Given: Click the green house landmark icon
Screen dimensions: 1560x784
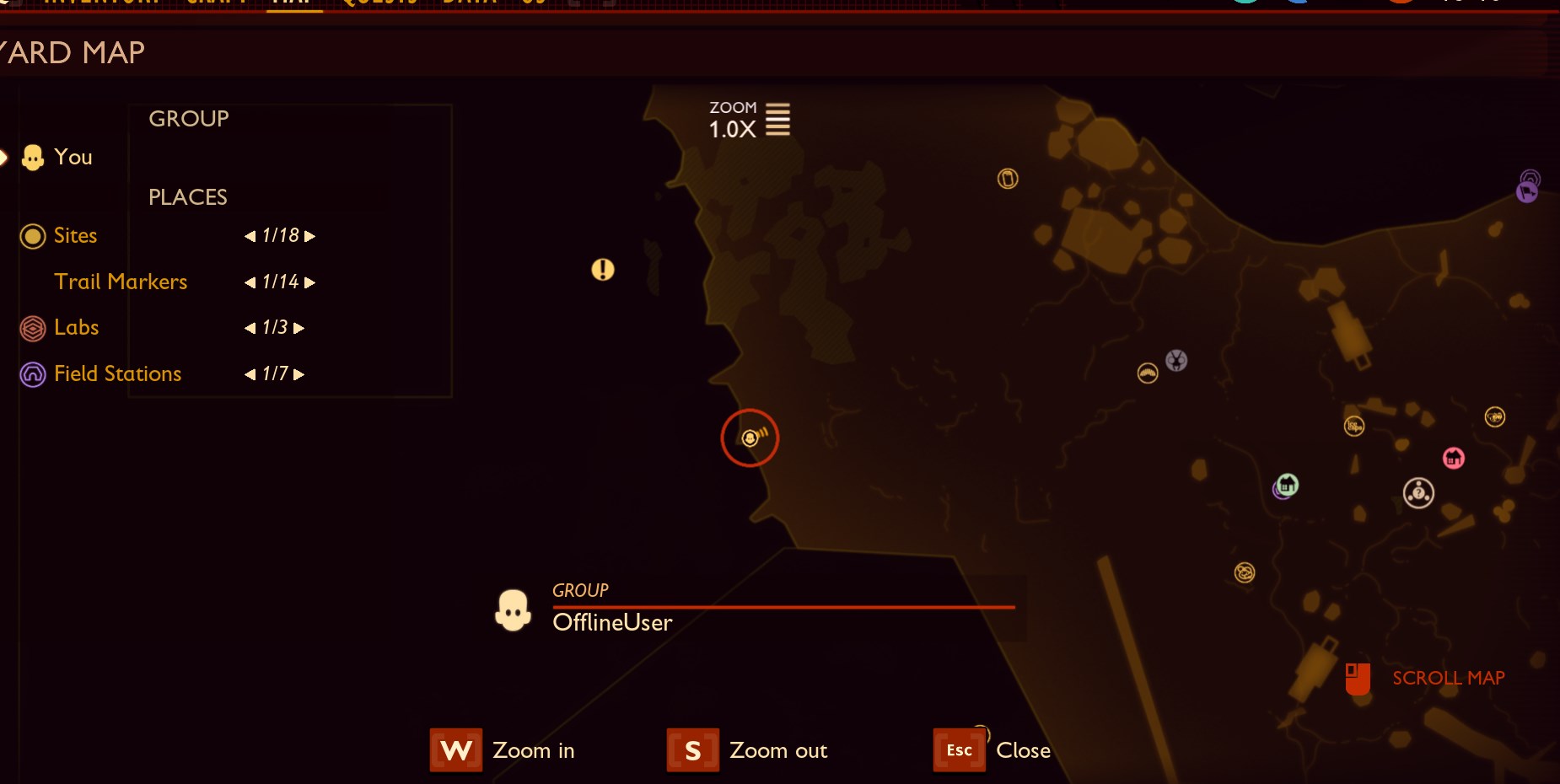Looking at the screenshot, I should 1288,486.
